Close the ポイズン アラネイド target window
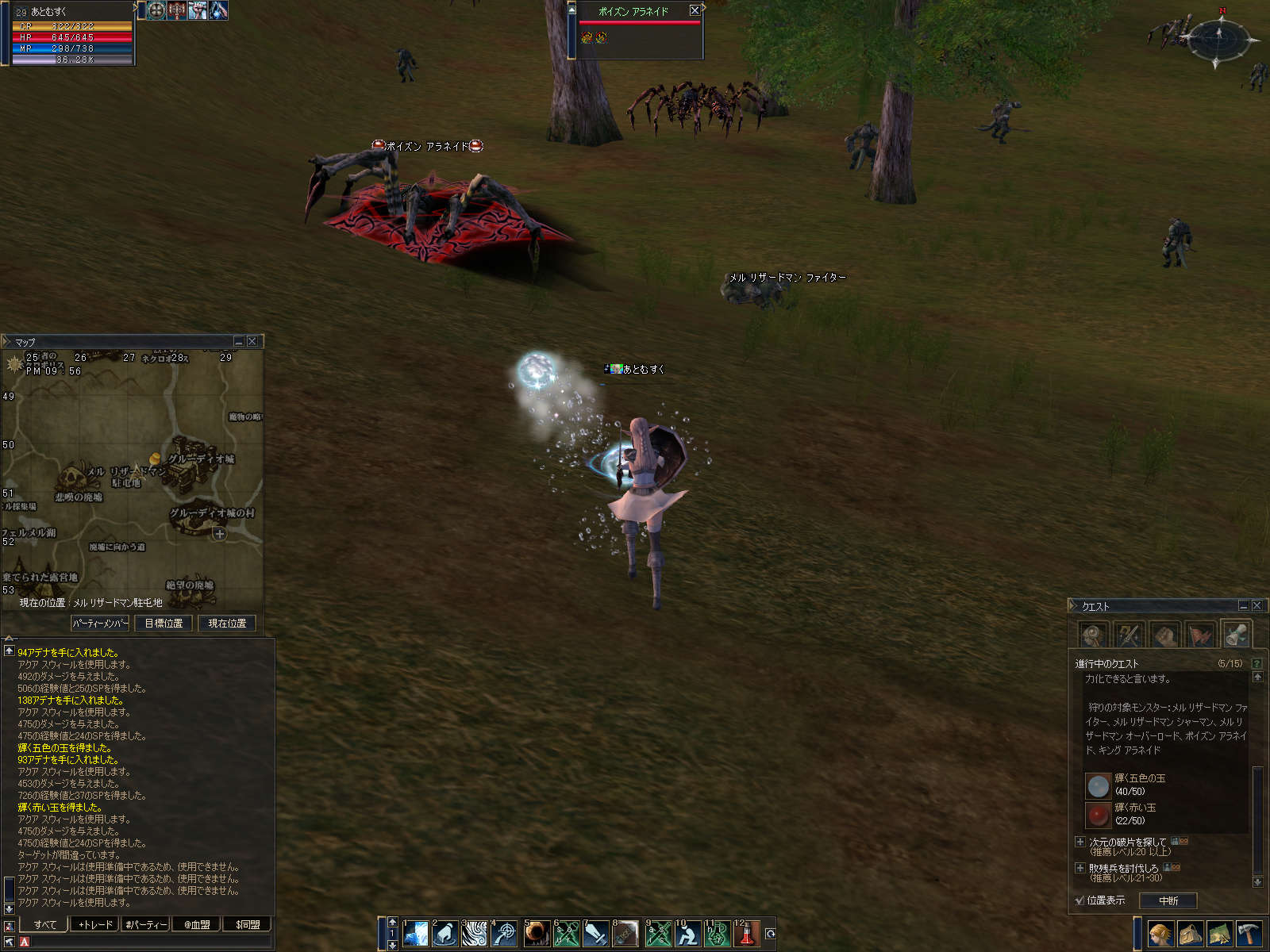 coord(695,10)
